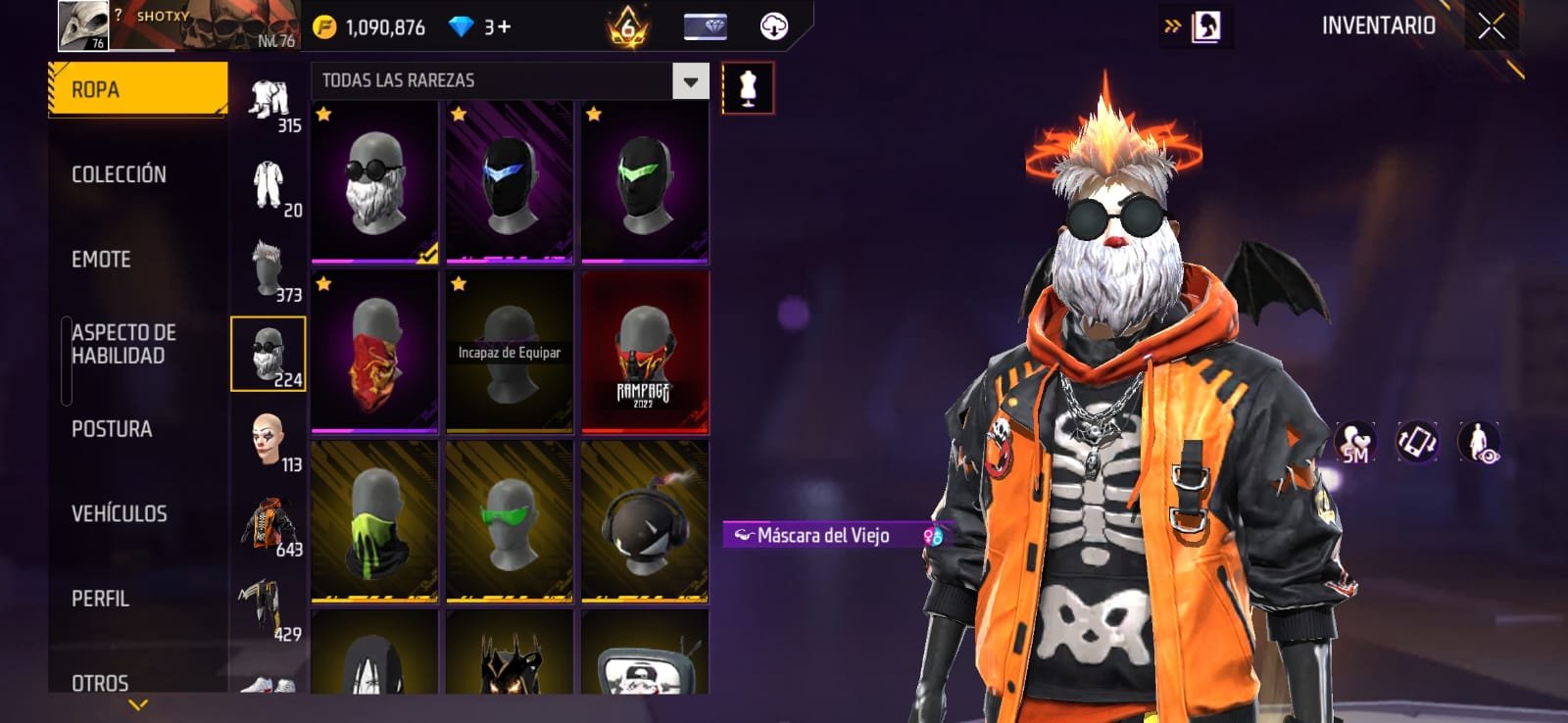Switch to the Perfil tab
This screenshot has height=723, width=1568.
click(x=100, y=599)
